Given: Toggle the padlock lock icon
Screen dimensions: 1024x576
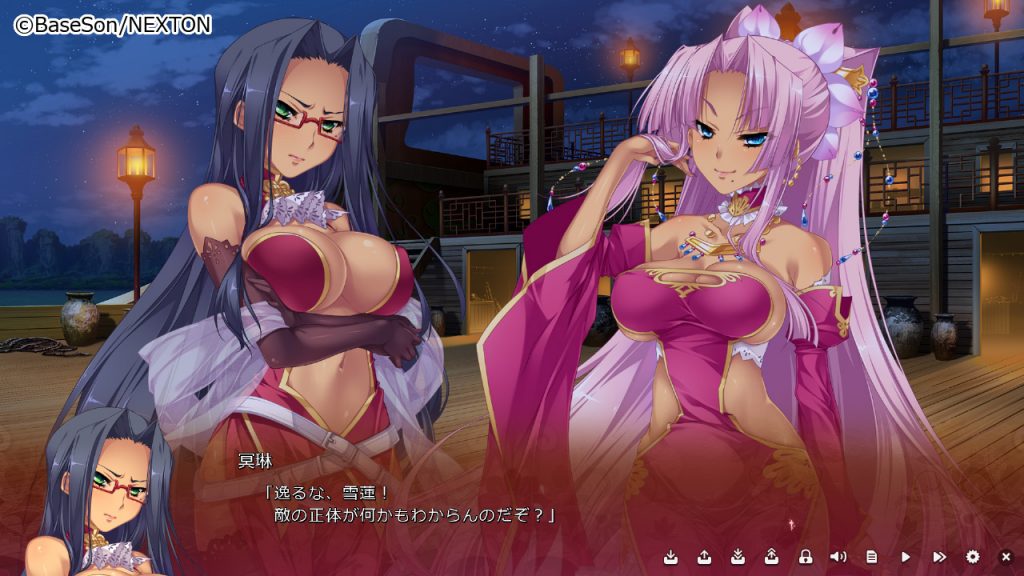Looking at the screenshot, I should coord(805,557).
